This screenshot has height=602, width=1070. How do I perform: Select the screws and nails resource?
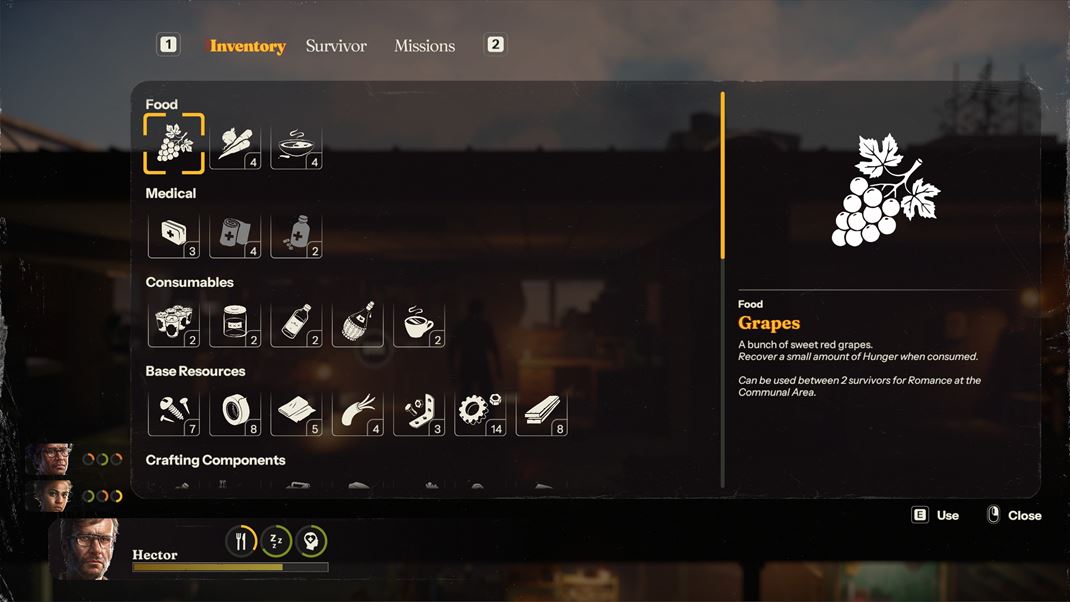pos(174,413)
